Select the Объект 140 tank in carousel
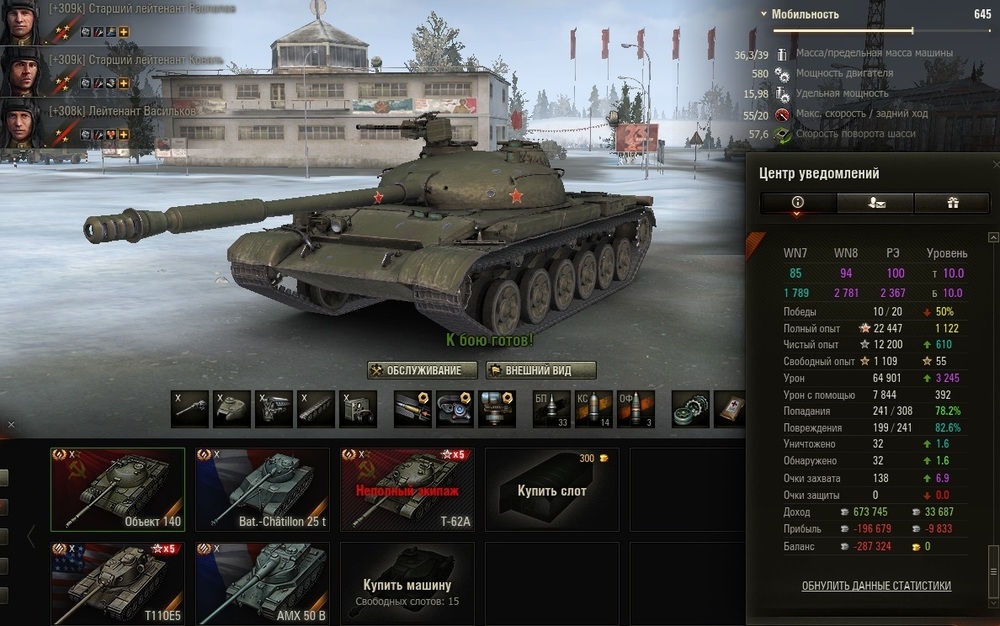1000x626 pixels. click(x=118, y=489)
